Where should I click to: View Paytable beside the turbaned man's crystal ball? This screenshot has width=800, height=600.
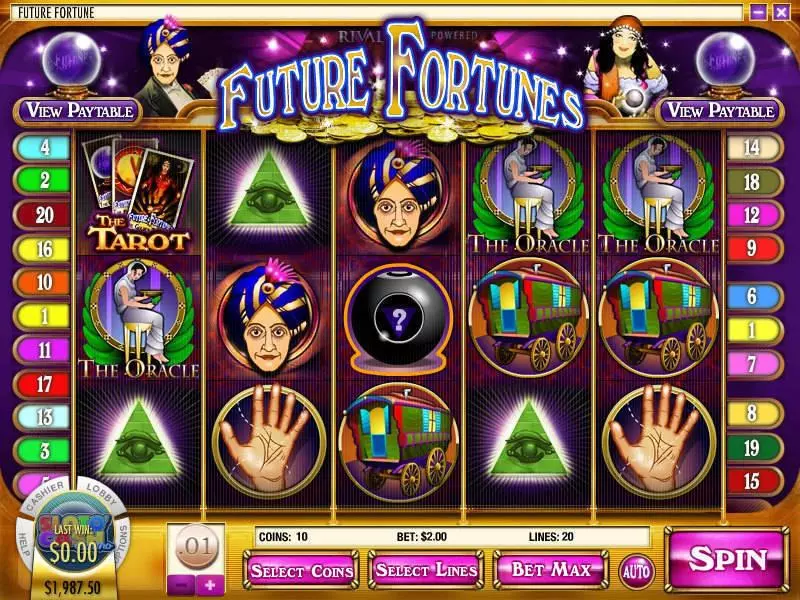click(x=80, y=111)
